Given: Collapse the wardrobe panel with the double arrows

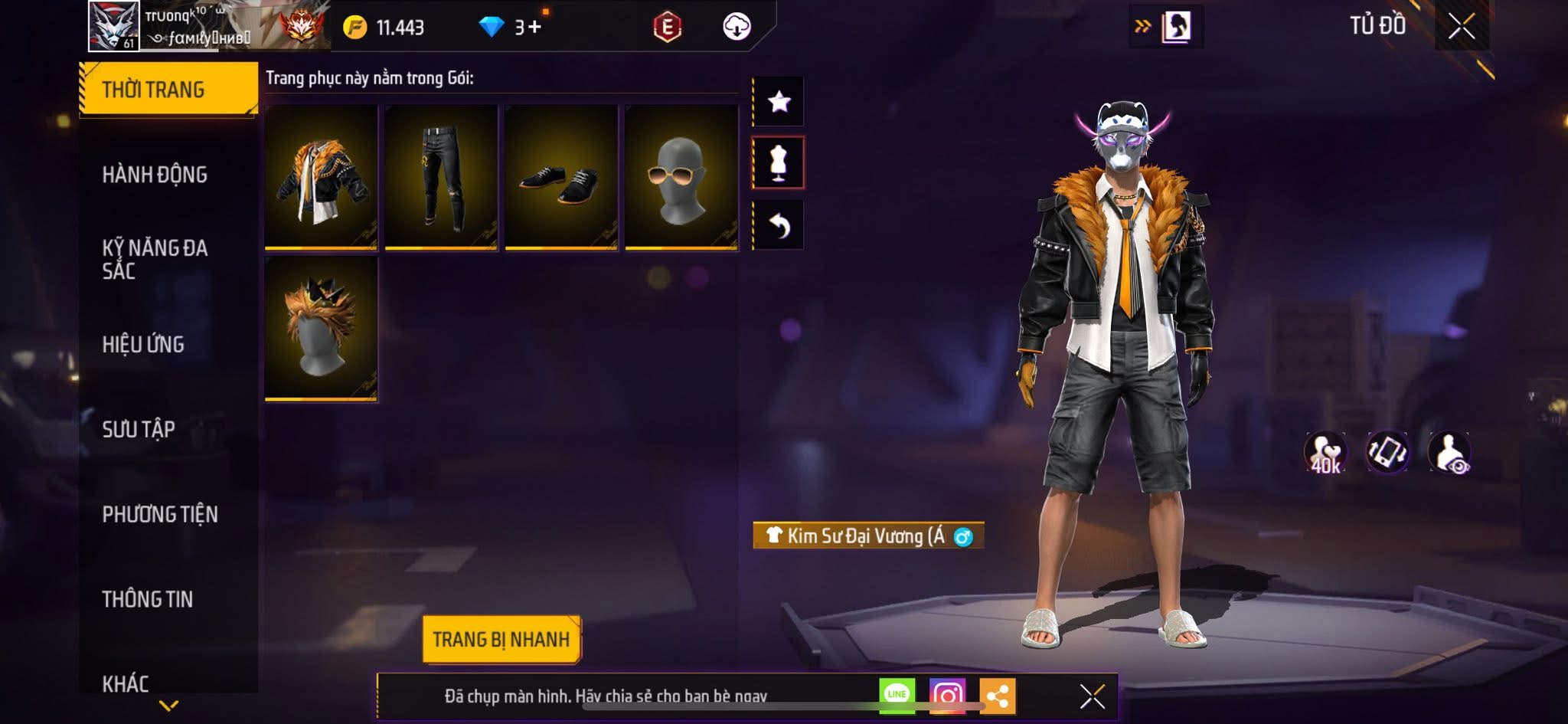Looking at the screenshot, I should [1142, 24].
